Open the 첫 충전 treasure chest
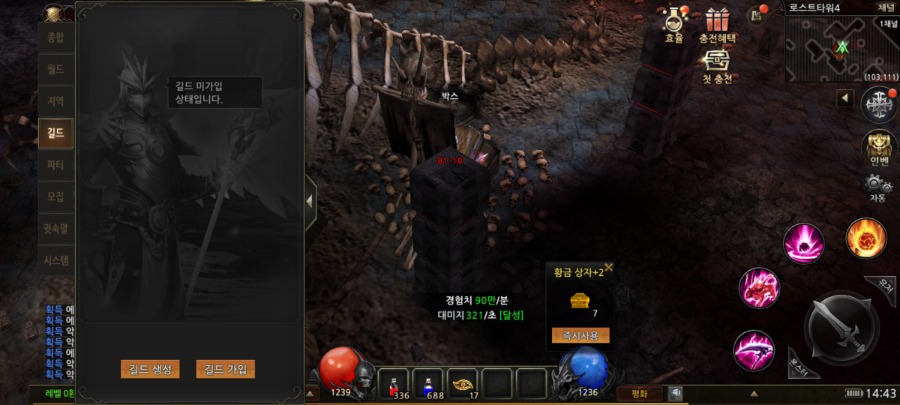 [716, 62]
